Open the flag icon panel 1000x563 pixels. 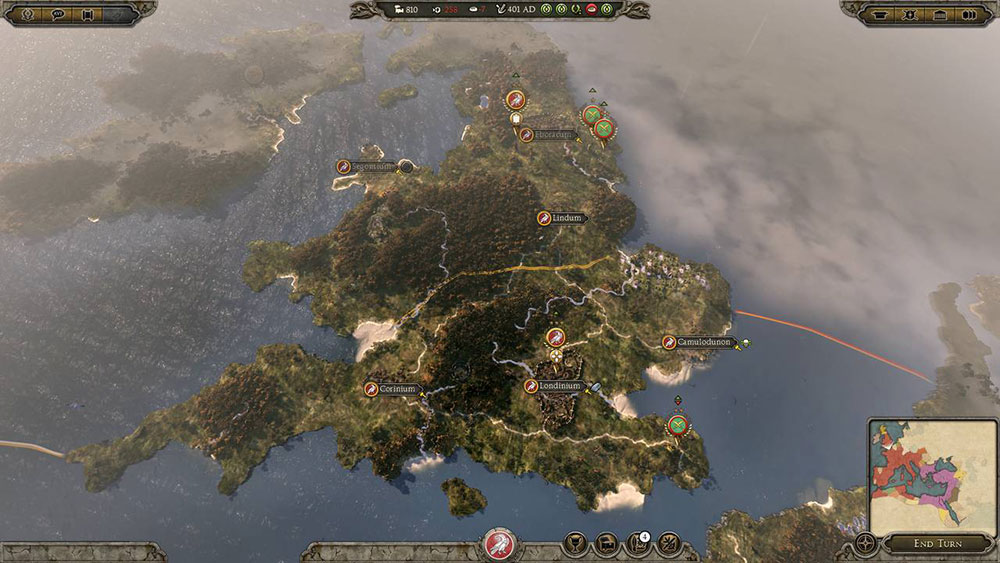(605, 544)
